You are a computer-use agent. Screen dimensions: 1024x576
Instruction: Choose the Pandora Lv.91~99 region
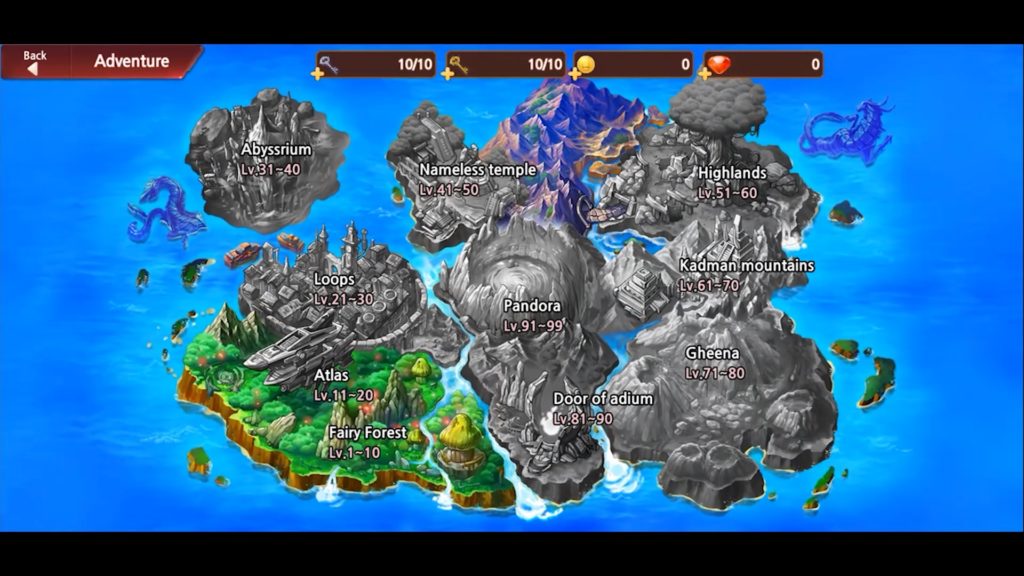[x=532, y=314]
